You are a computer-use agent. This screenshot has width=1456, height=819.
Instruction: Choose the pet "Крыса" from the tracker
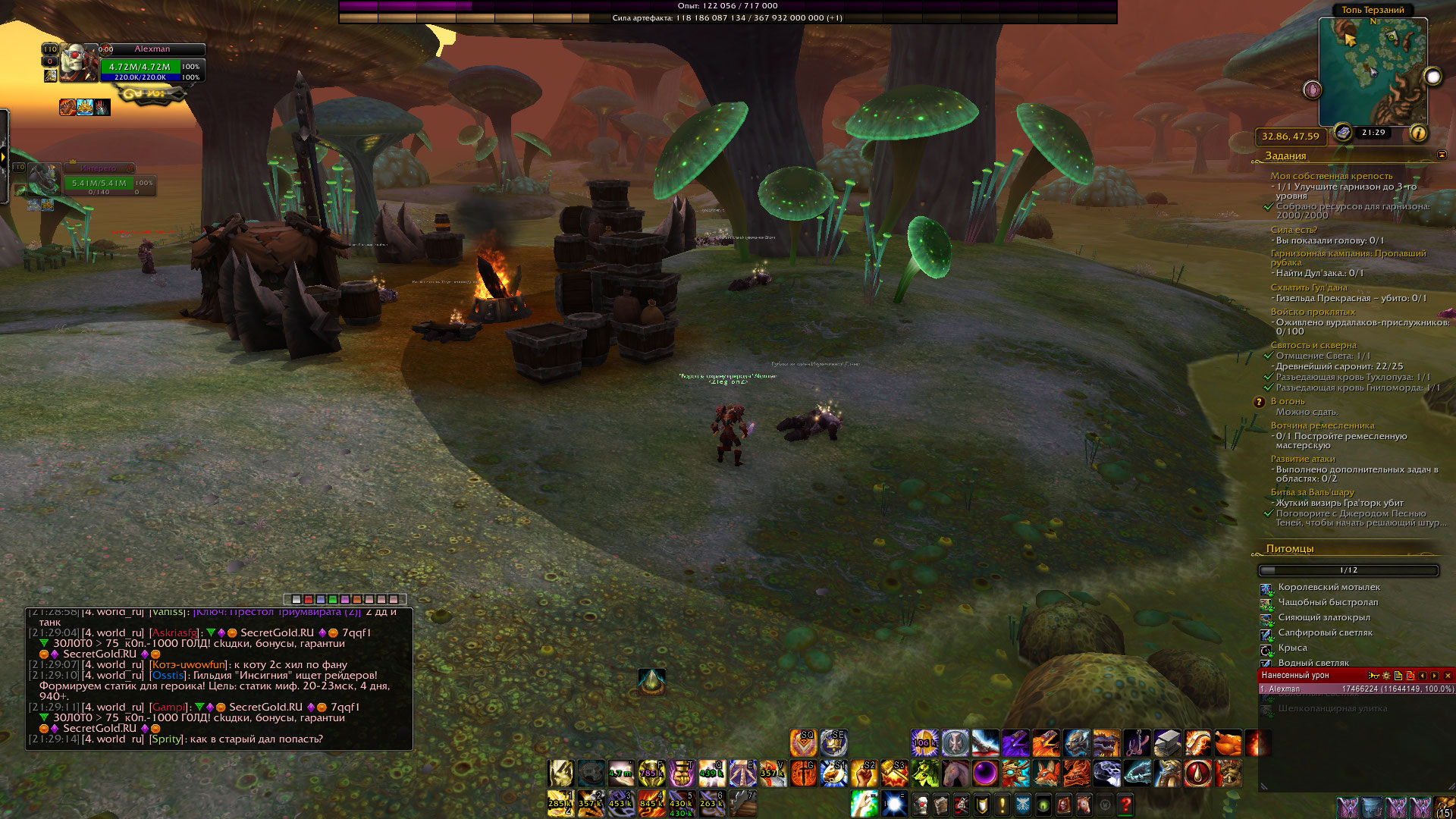click(1292, 648)
